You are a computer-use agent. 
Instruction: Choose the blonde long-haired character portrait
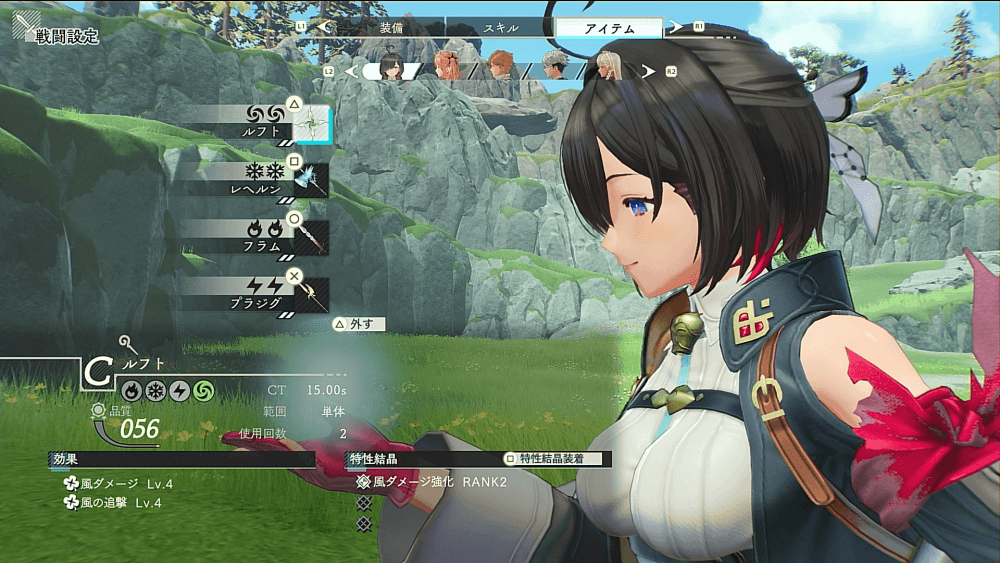tap(609, 69)
